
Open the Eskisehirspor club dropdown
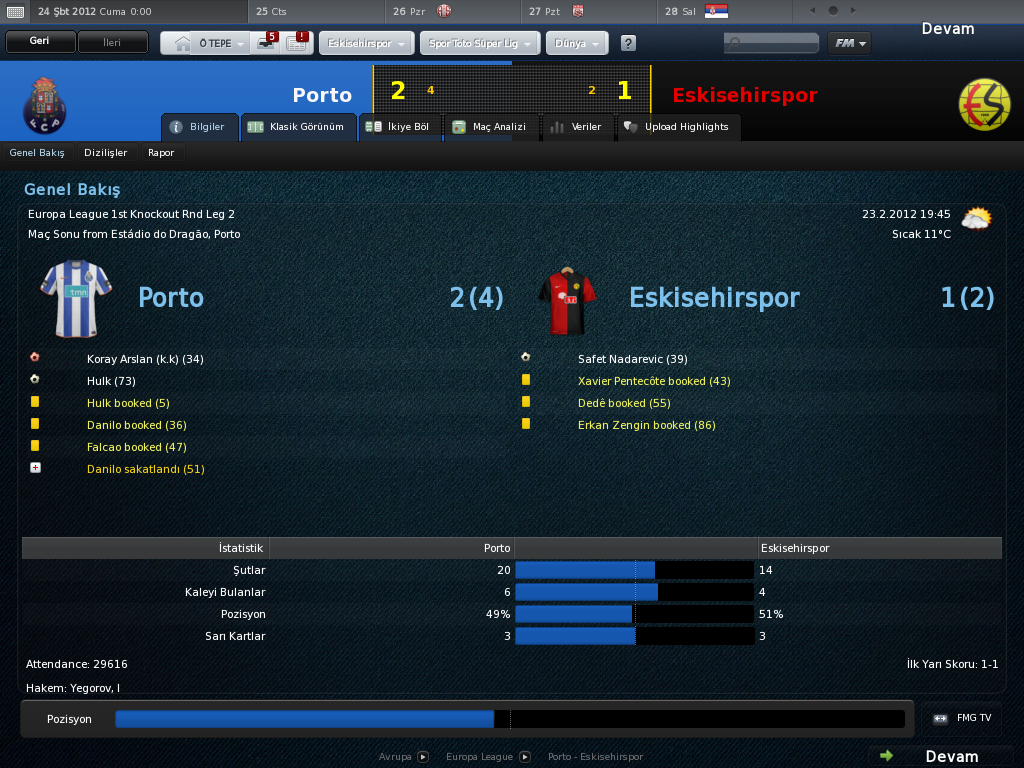[x=367, y=44]
